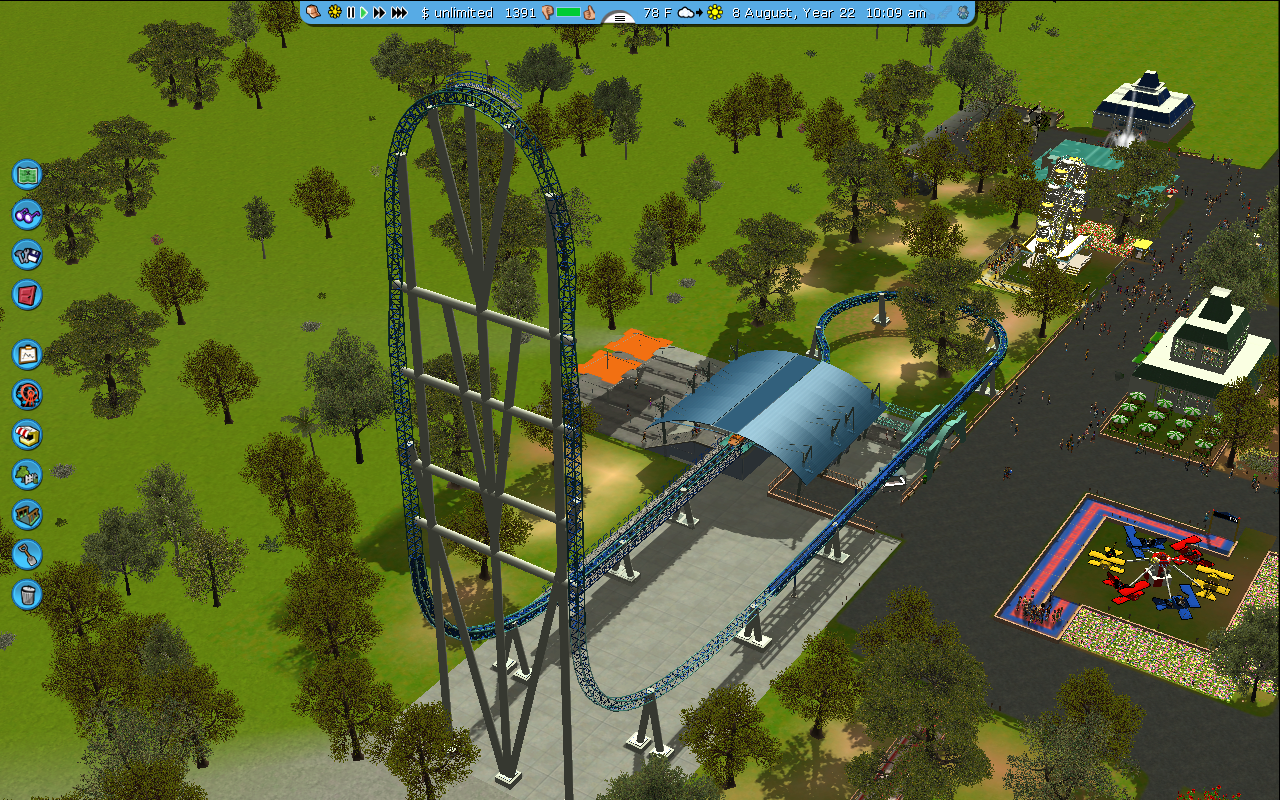
Task: Click the sun time-of-day icon beside the hand
Action: point(335,13)
